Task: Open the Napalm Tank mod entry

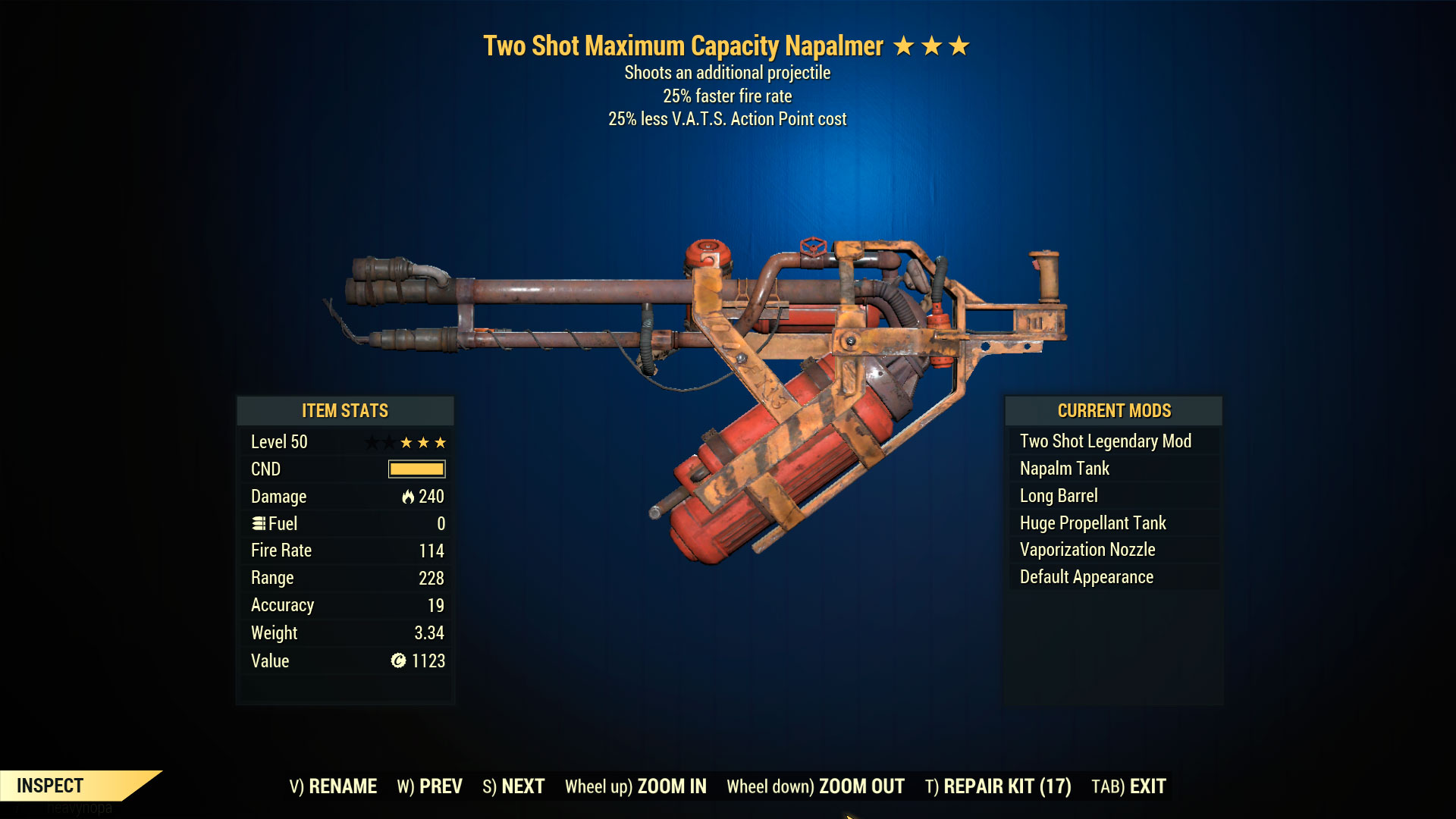Action: click(x=1064, y=468)
